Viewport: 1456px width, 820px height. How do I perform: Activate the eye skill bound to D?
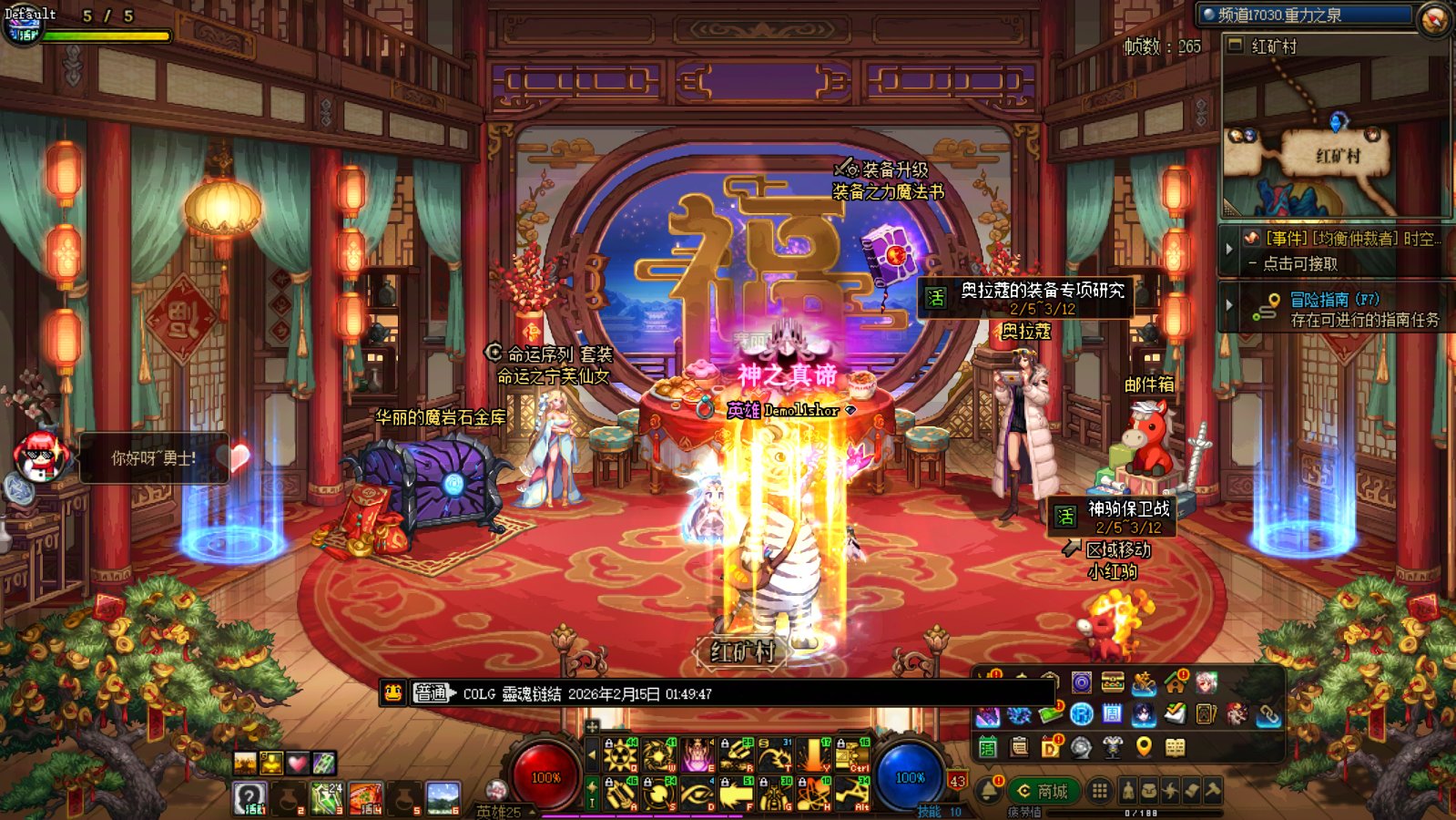[x=697, y=794]
